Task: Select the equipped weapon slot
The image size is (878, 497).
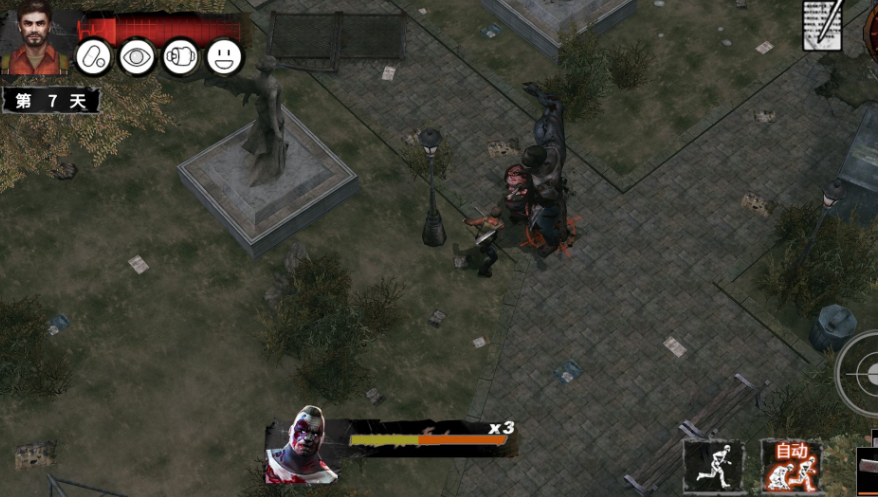Action: pos(867,470)
